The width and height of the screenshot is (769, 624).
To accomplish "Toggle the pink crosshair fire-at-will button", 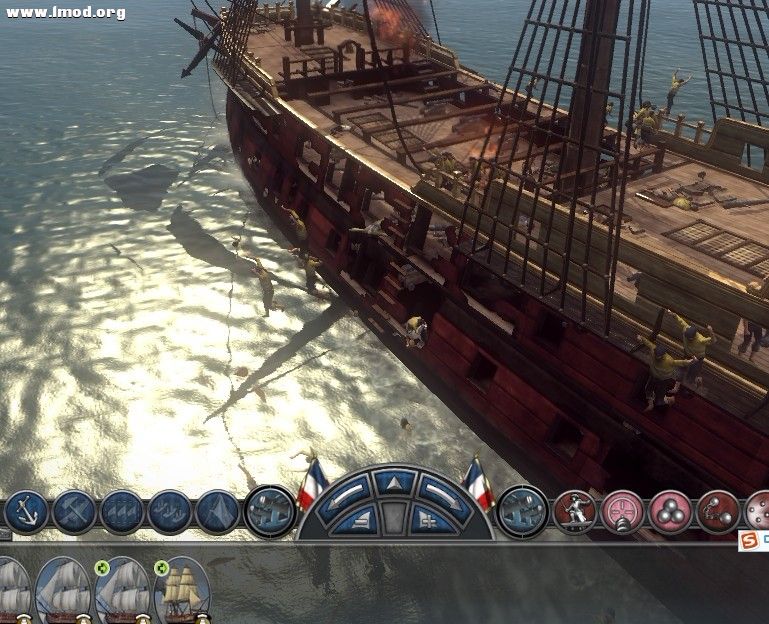I will point(622,512).
